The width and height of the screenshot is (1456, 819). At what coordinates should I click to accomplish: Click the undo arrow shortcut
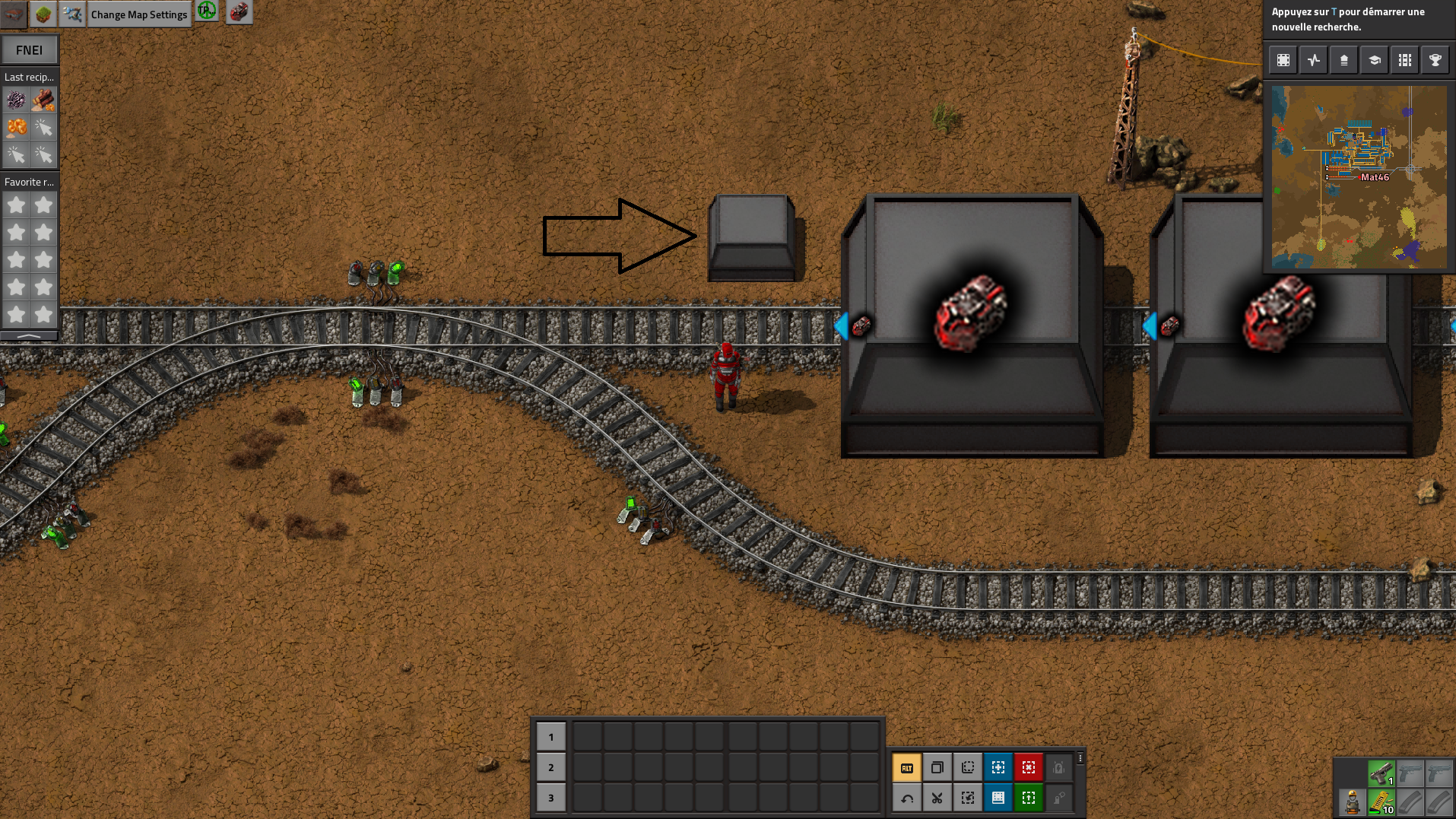(906, 798)
